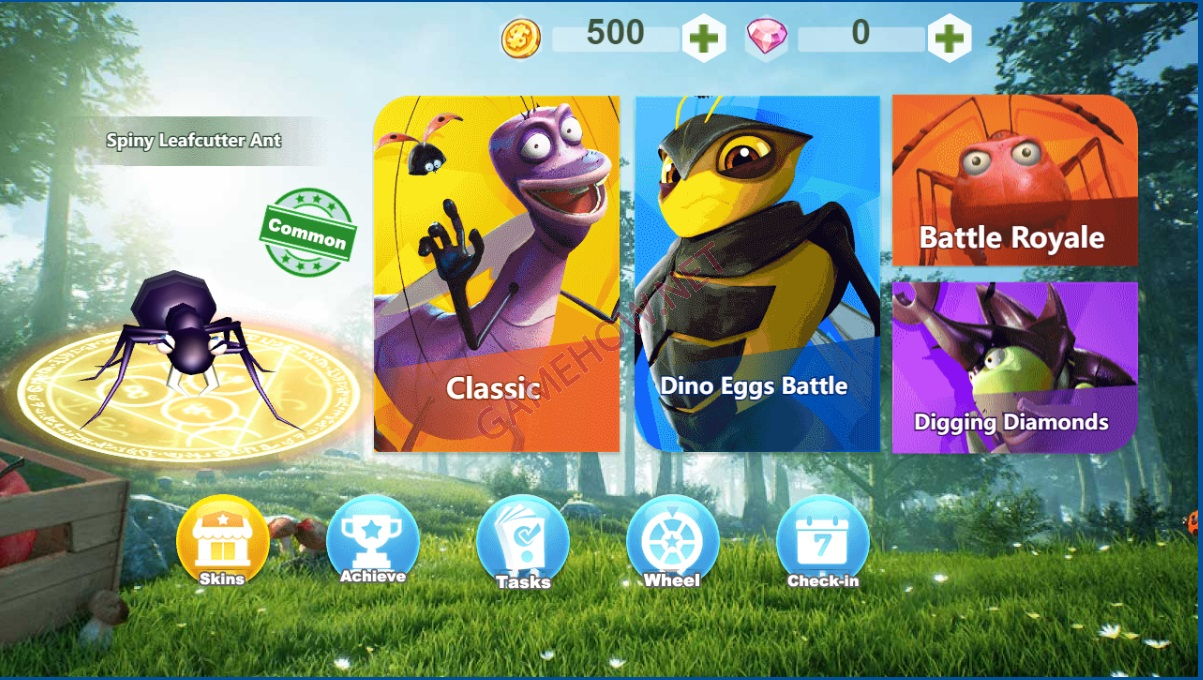Viewport: 1203px width, 680px height.
Task: Show the Achieve trophy screen
Action: pos(372,541)
